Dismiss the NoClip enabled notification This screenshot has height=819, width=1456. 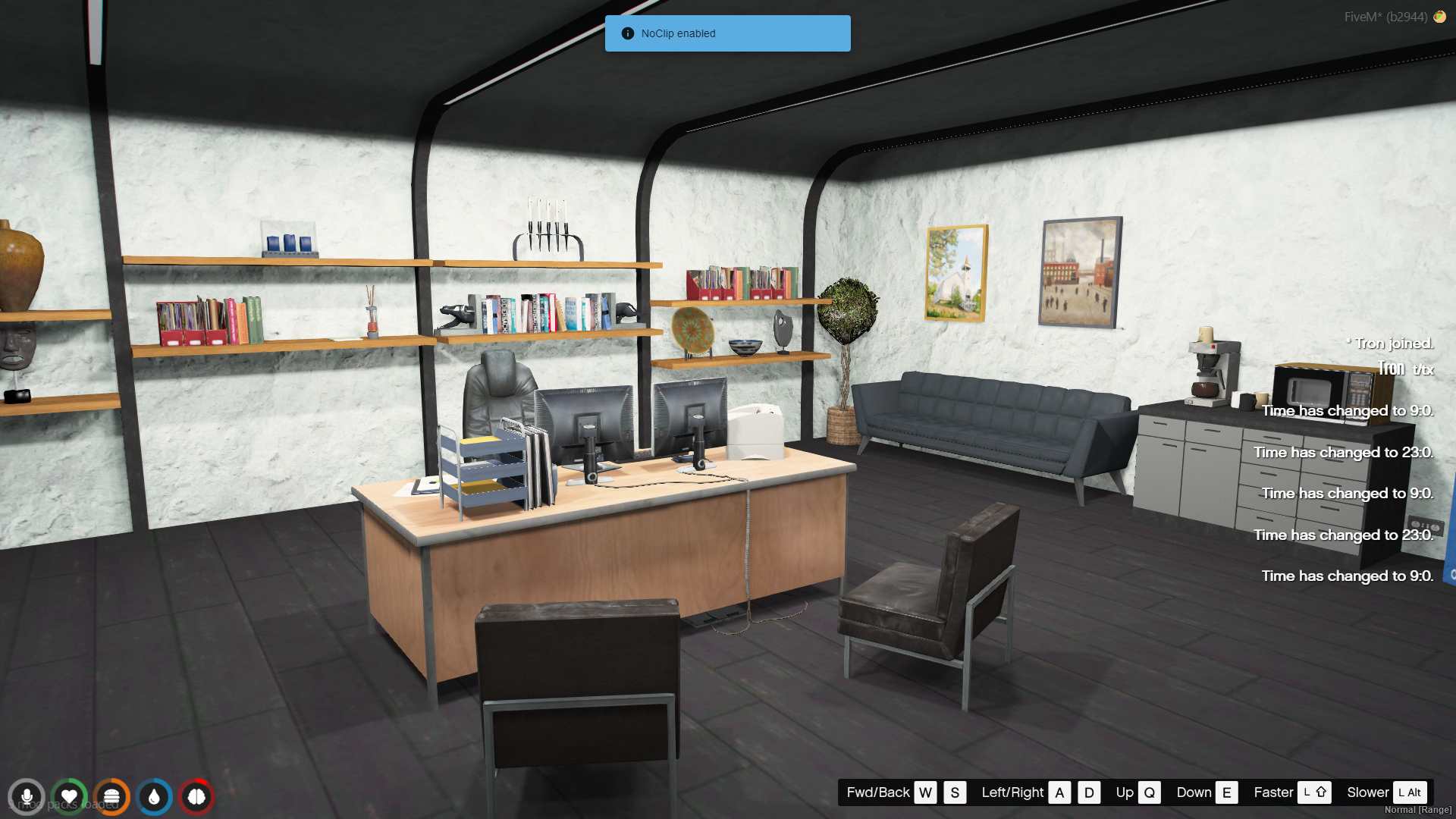click(x=727, y=33)
